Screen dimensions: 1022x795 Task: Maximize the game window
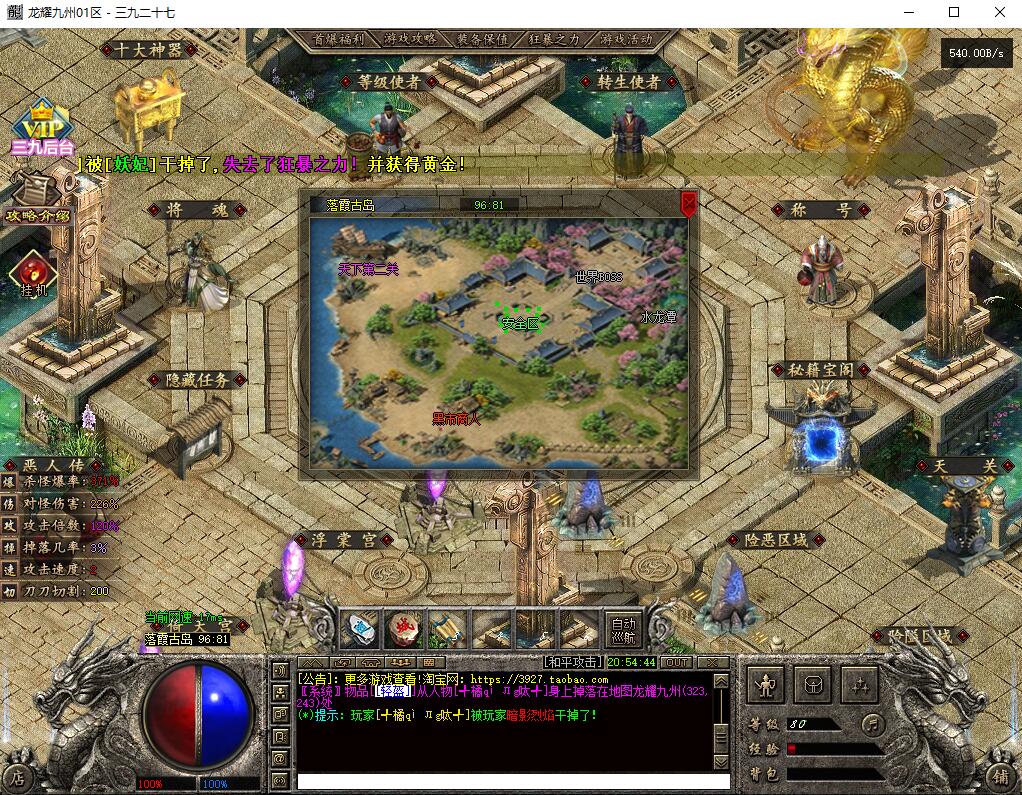click(x=954, y=12)
